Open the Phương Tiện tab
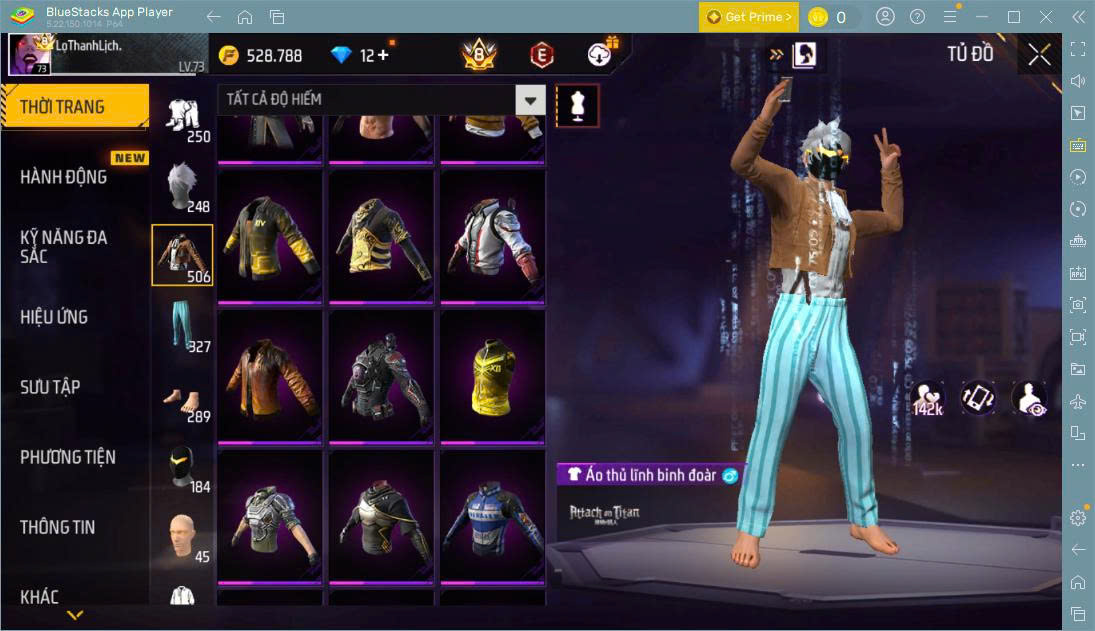This screenshot has height=631, width=1095. click(68, 457)
